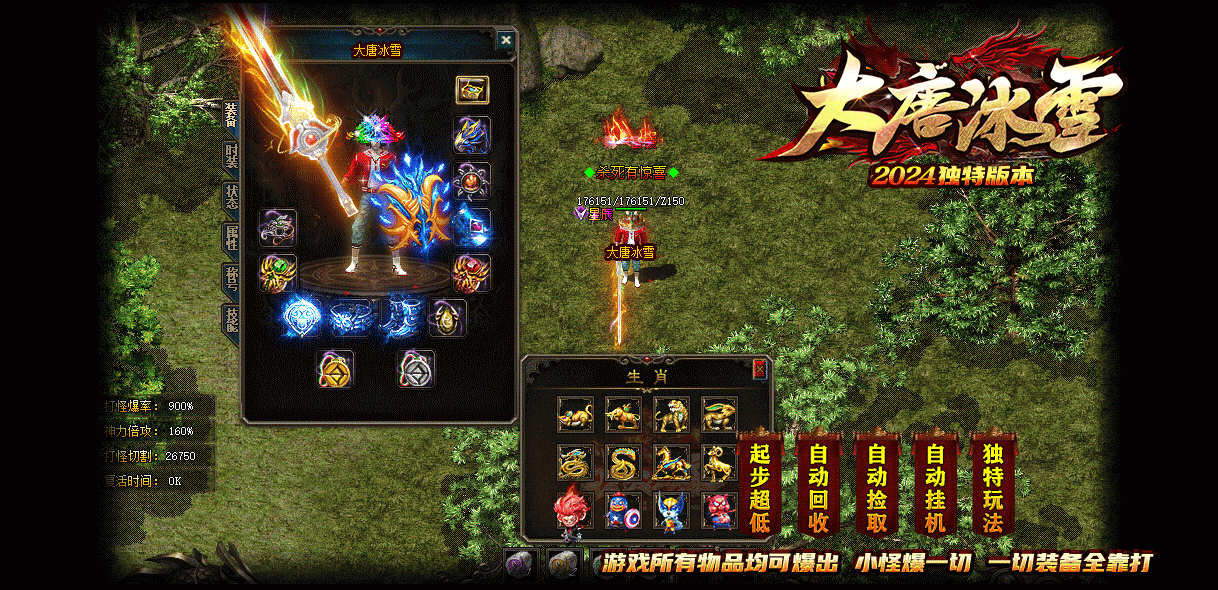The image size is (1218, 590).
Task: Select the 装备 equipment tab
Action: [x=231, y=117]
